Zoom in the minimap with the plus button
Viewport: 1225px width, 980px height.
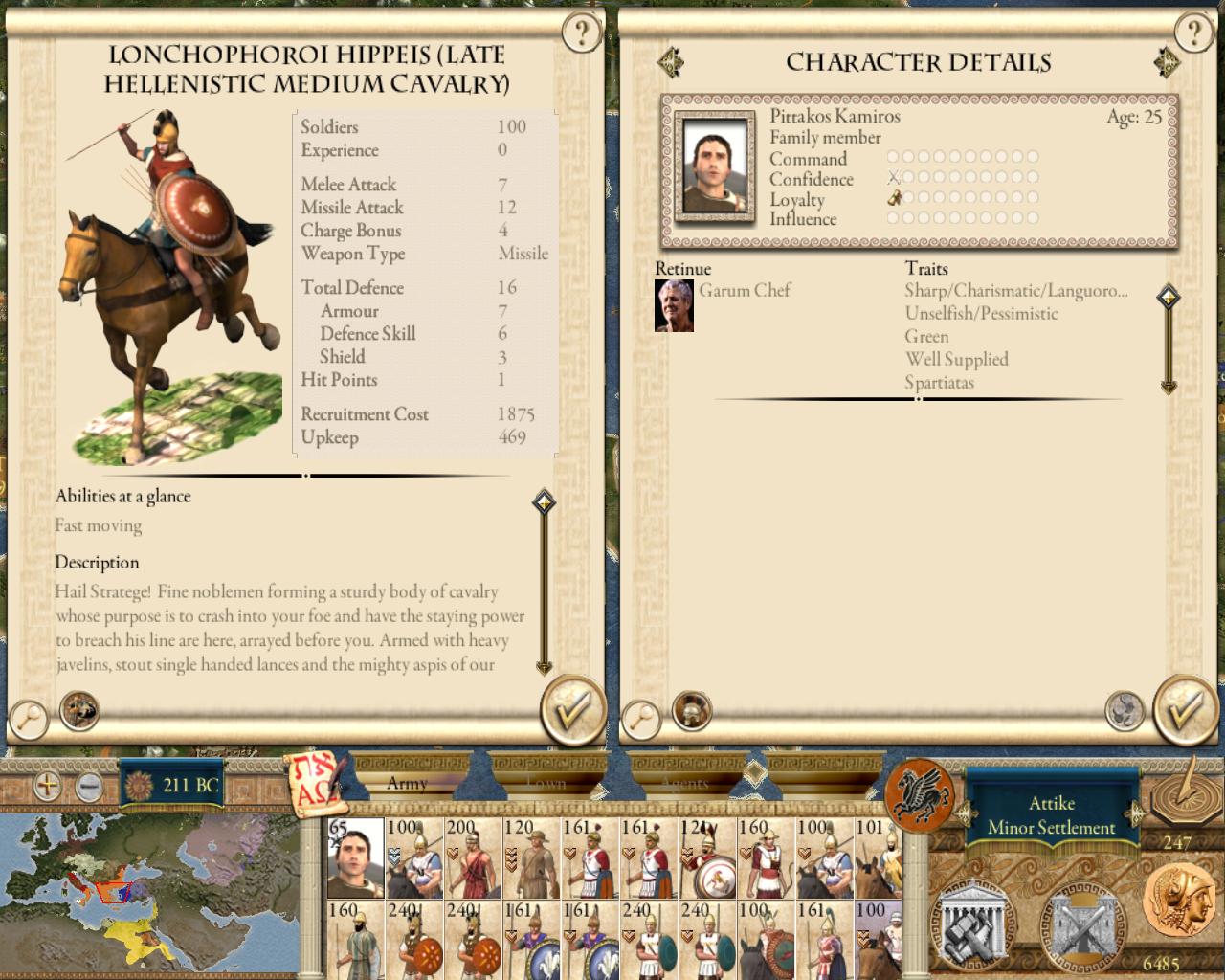click(47, 787)
